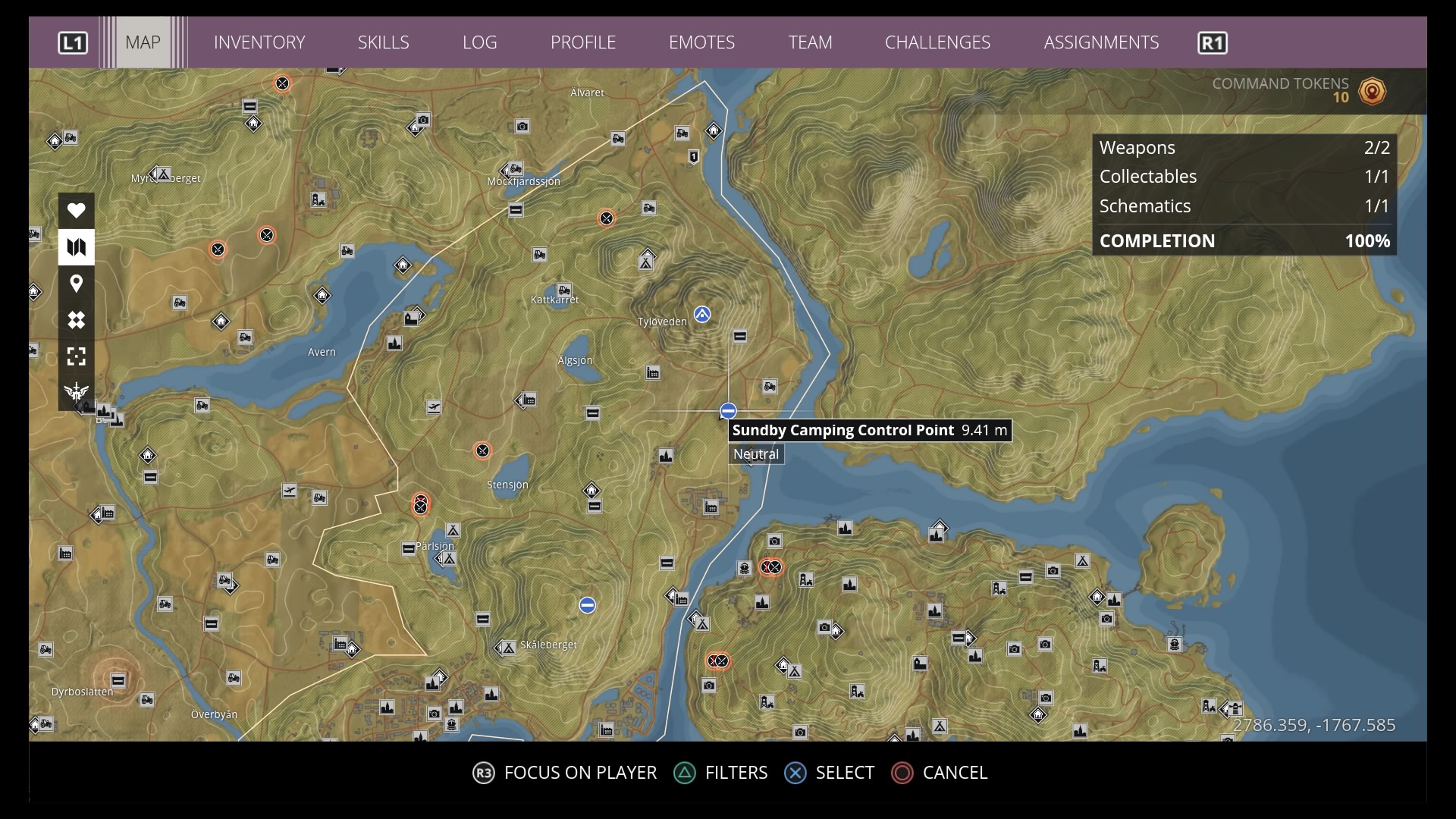
Task: Switch to the INVENTORY tab
Action: [x=259, y=42]
